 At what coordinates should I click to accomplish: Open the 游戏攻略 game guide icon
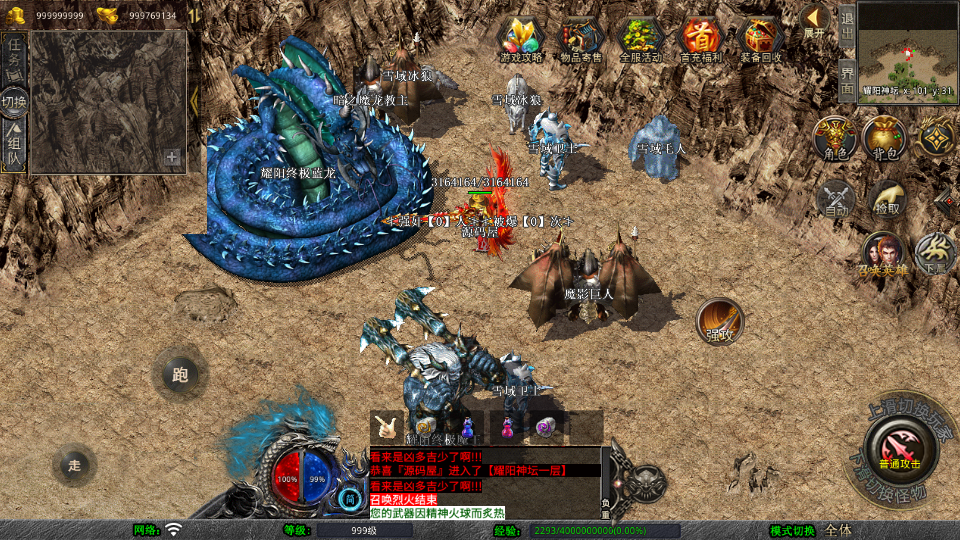(x=521, y=38)
